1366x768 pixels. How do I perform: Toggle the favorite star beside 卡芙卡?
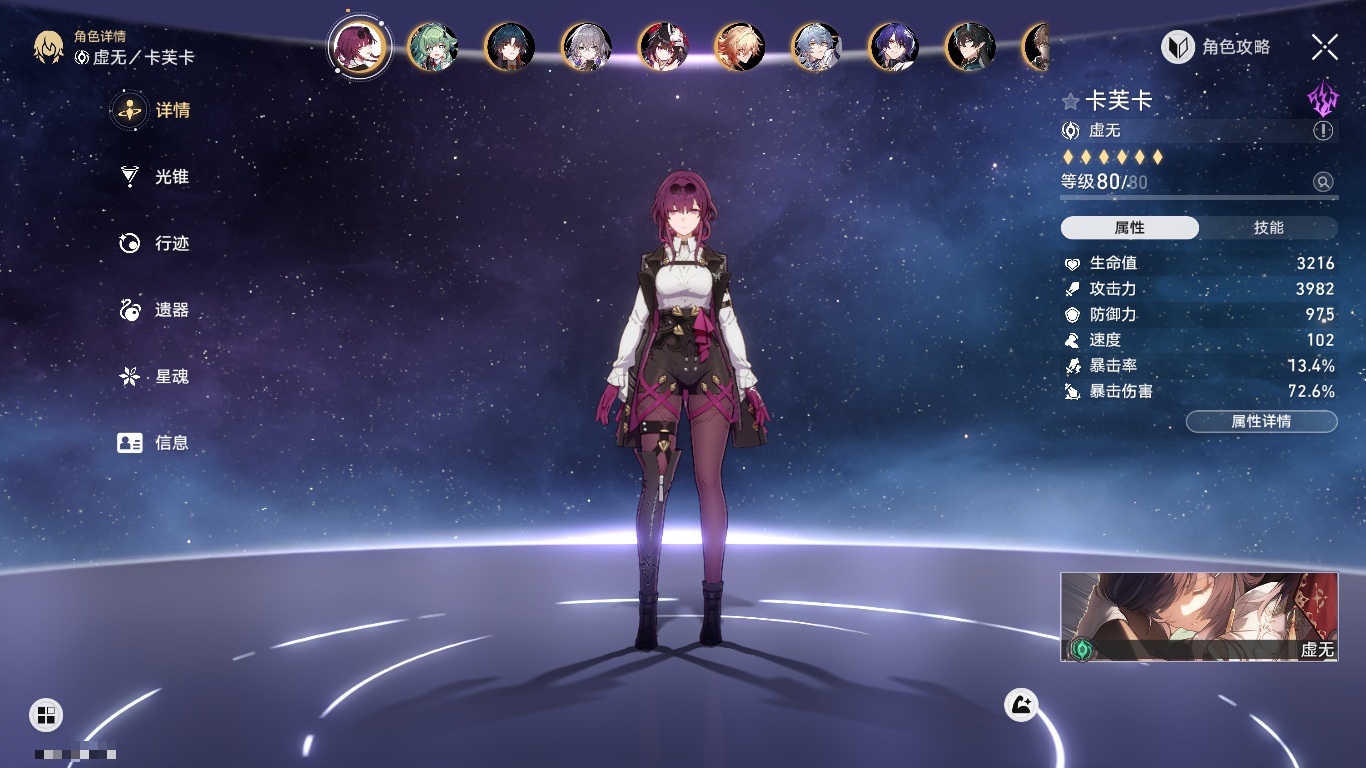[1071, 101]
